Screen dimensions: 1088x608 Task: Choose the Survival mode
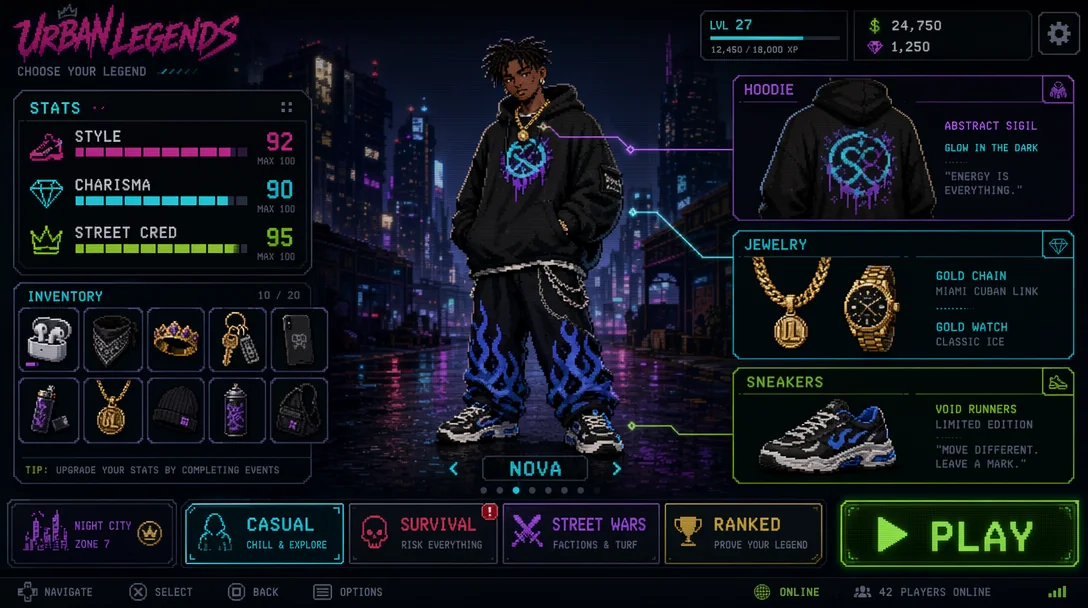[x=422, y=533]
